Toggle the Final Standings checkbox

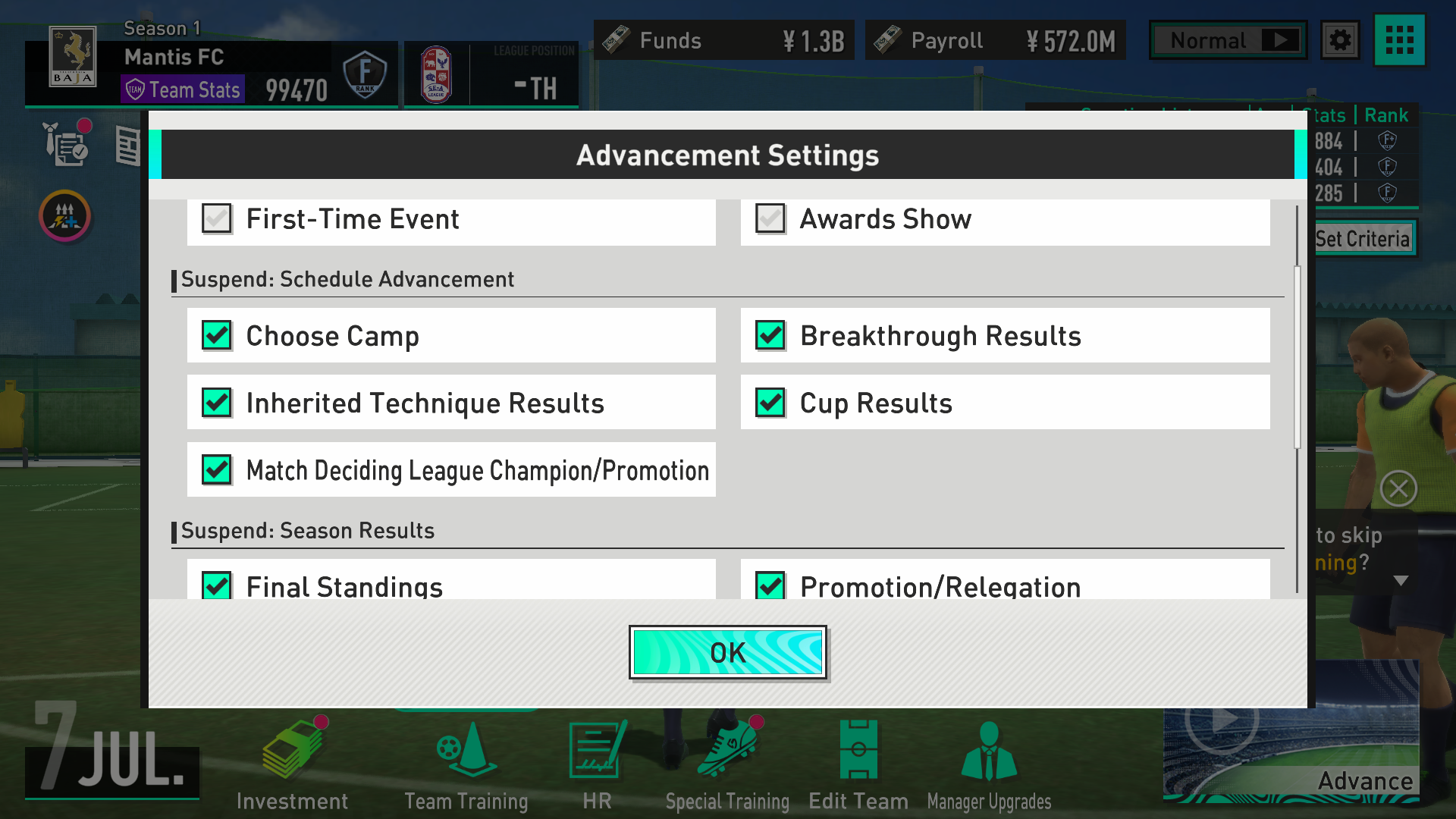tap(217, 585)
